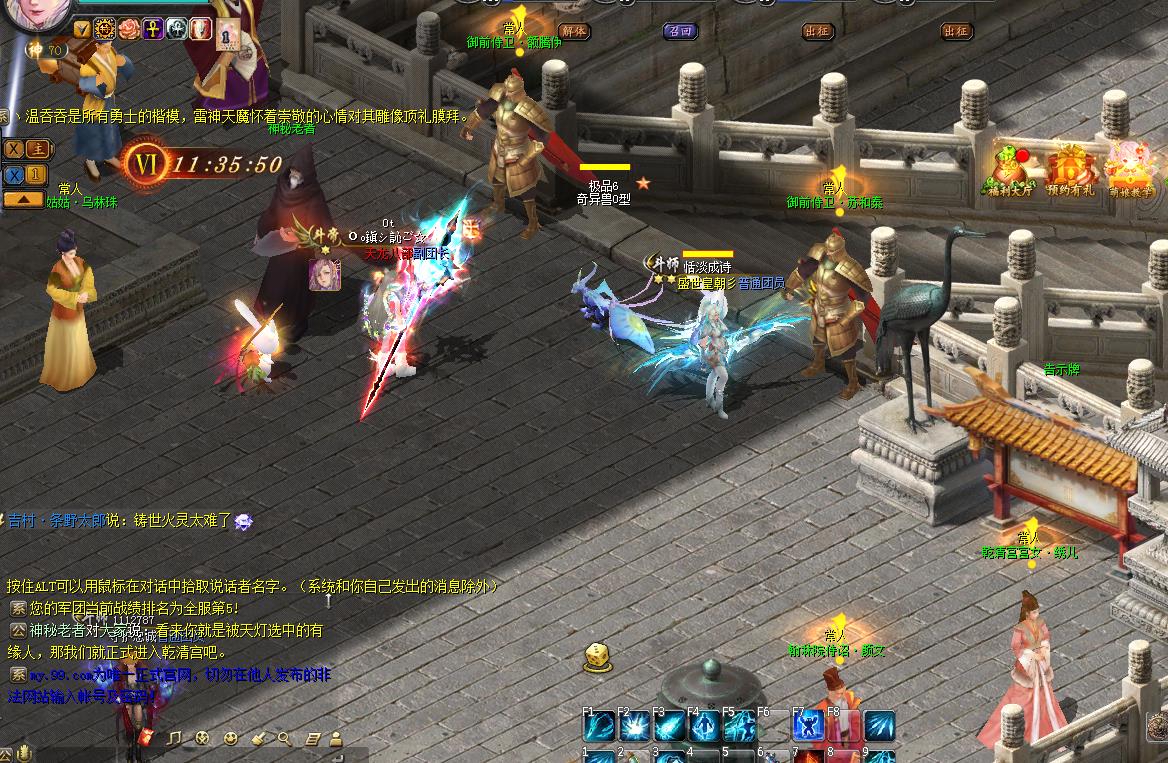Image resolution: width=1168 pixels, height=763 pixels.
Task: Activate the F1 skill slot
Action: point(600,725)
